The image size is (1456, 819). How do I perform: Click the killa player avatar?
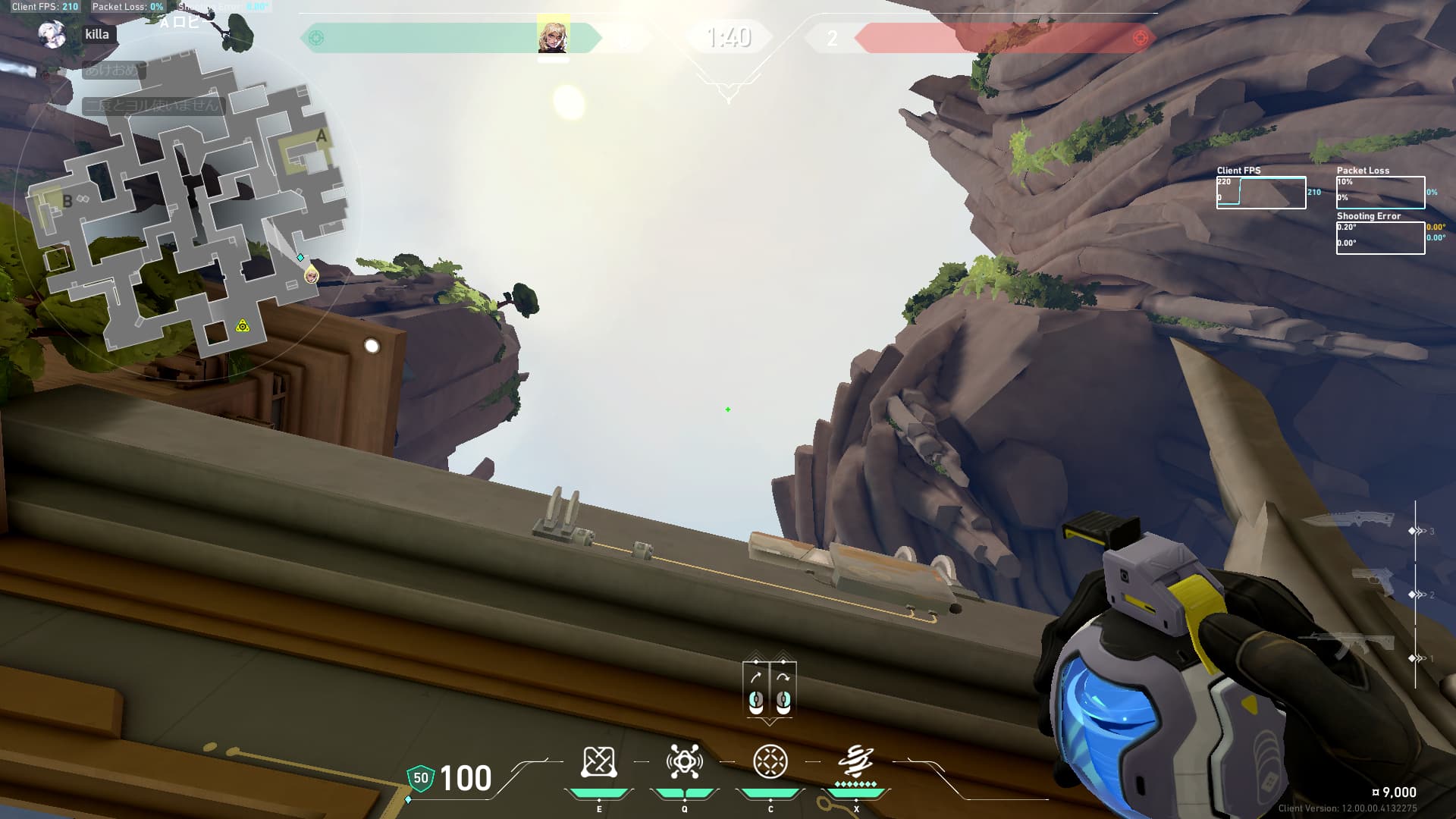52,35
